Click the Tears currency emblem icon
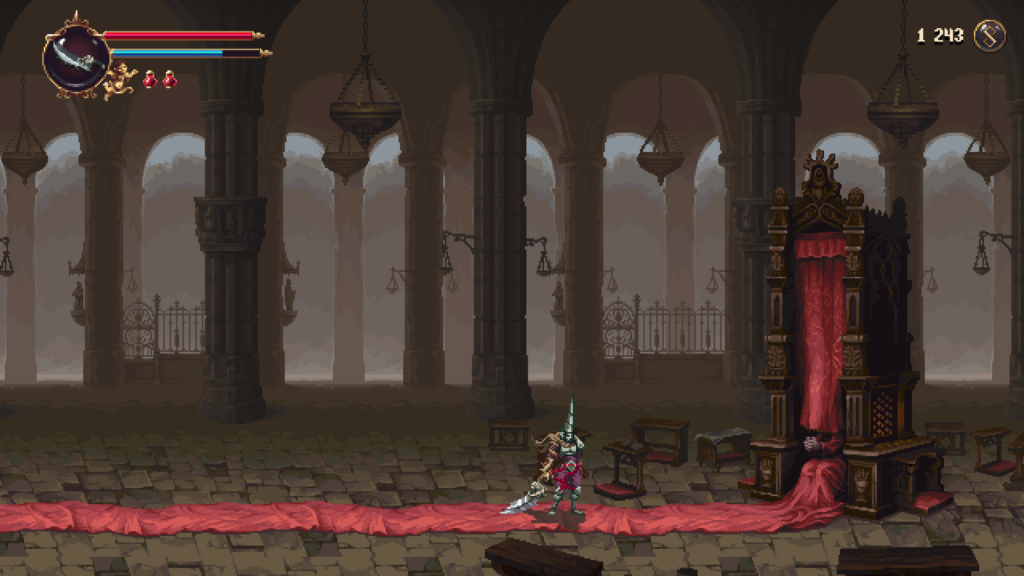The width and height of the screenshot is (1024, 576). coord(989,36)
